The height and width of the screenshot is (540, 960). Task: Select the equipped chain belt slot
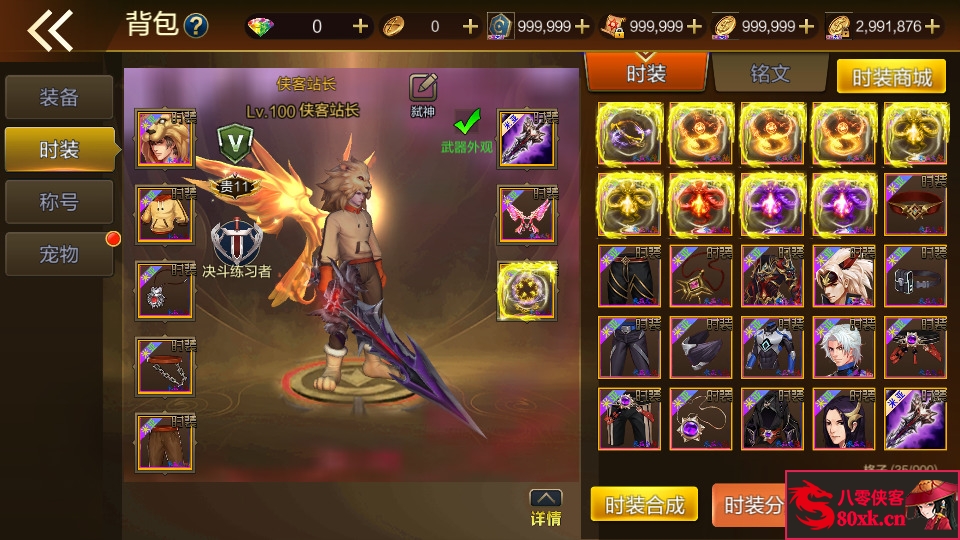[165, 366]
